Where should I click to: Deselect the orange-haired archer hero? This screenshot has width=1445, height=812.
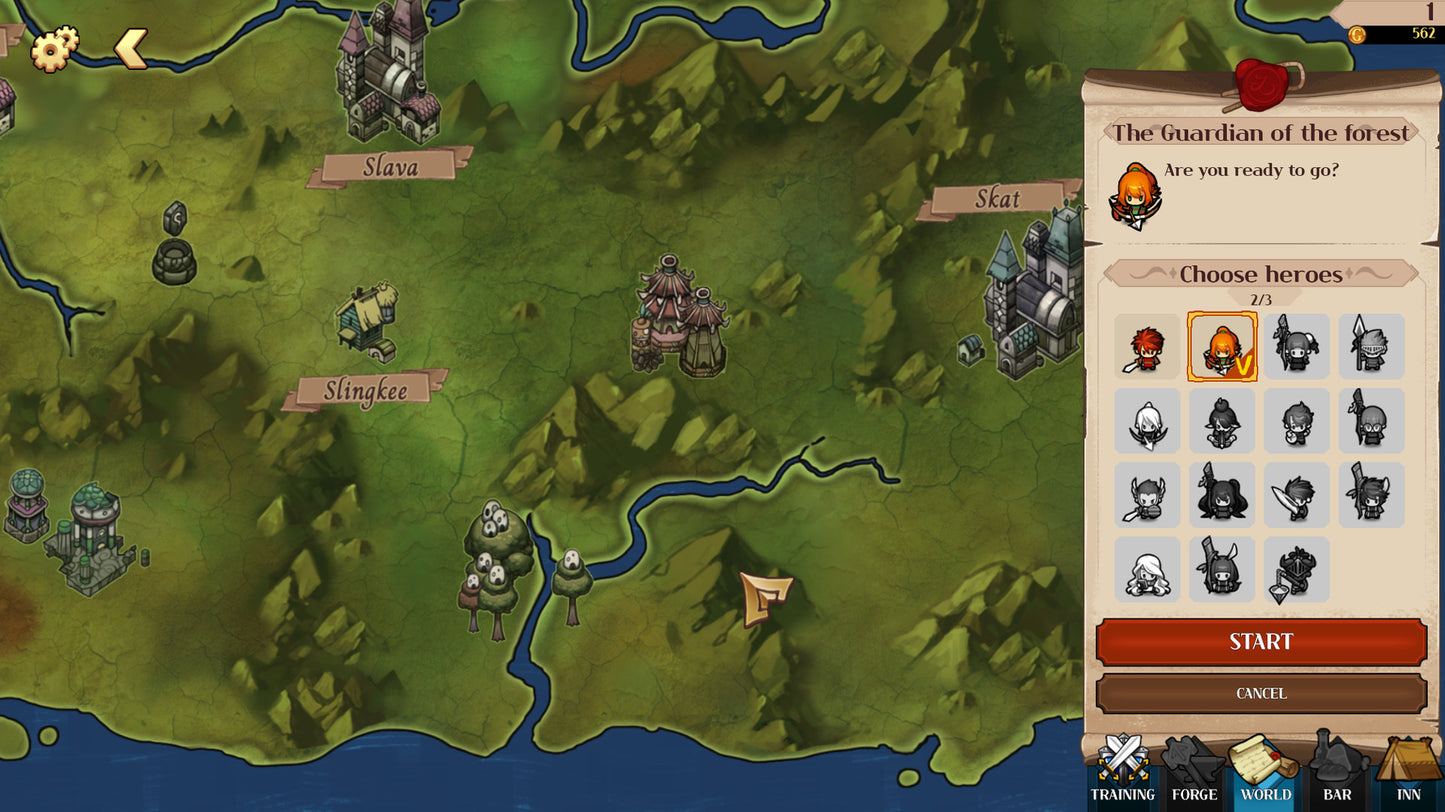pyautogui.click(x=1222, y=347)
